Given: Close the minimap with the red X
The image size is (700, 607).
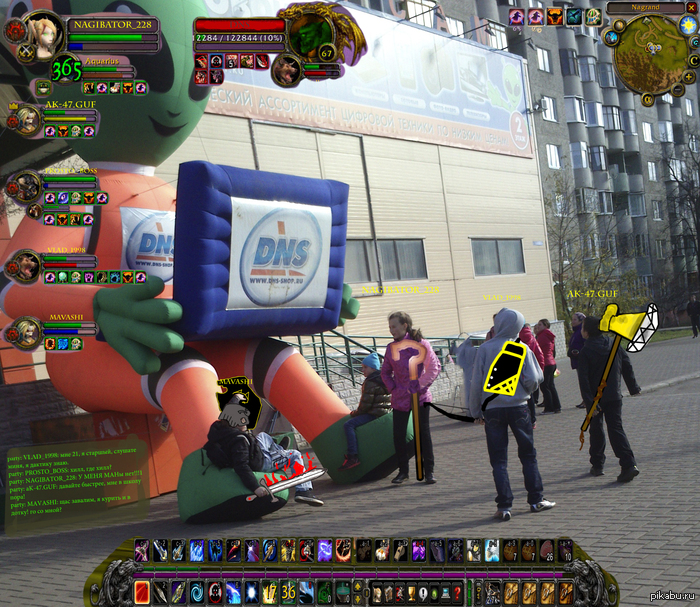Looking at the screenshot, I should pyautogui.click(x=691, y=8).
